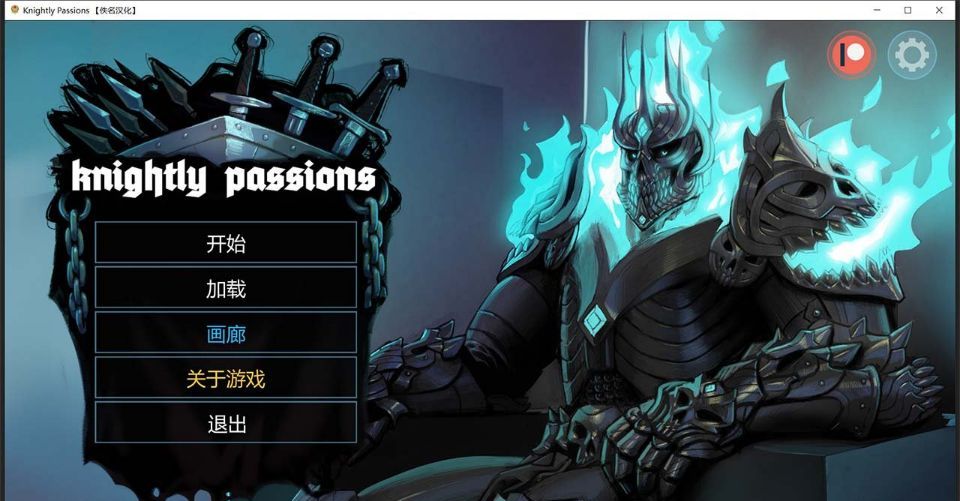
Task: Maximize the game window
Action: [908, 10]
